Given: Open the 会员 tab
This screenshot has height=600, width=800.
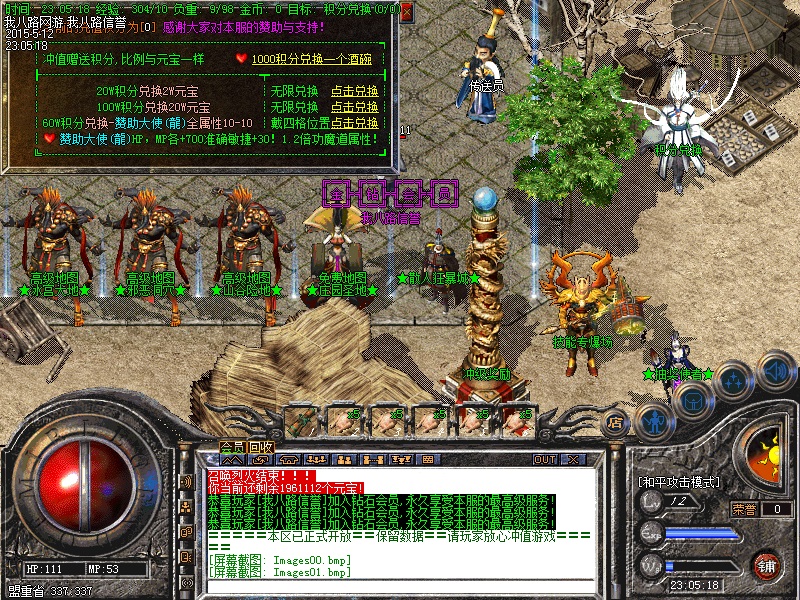Looking at the screenshot, I should click(232, 446).
